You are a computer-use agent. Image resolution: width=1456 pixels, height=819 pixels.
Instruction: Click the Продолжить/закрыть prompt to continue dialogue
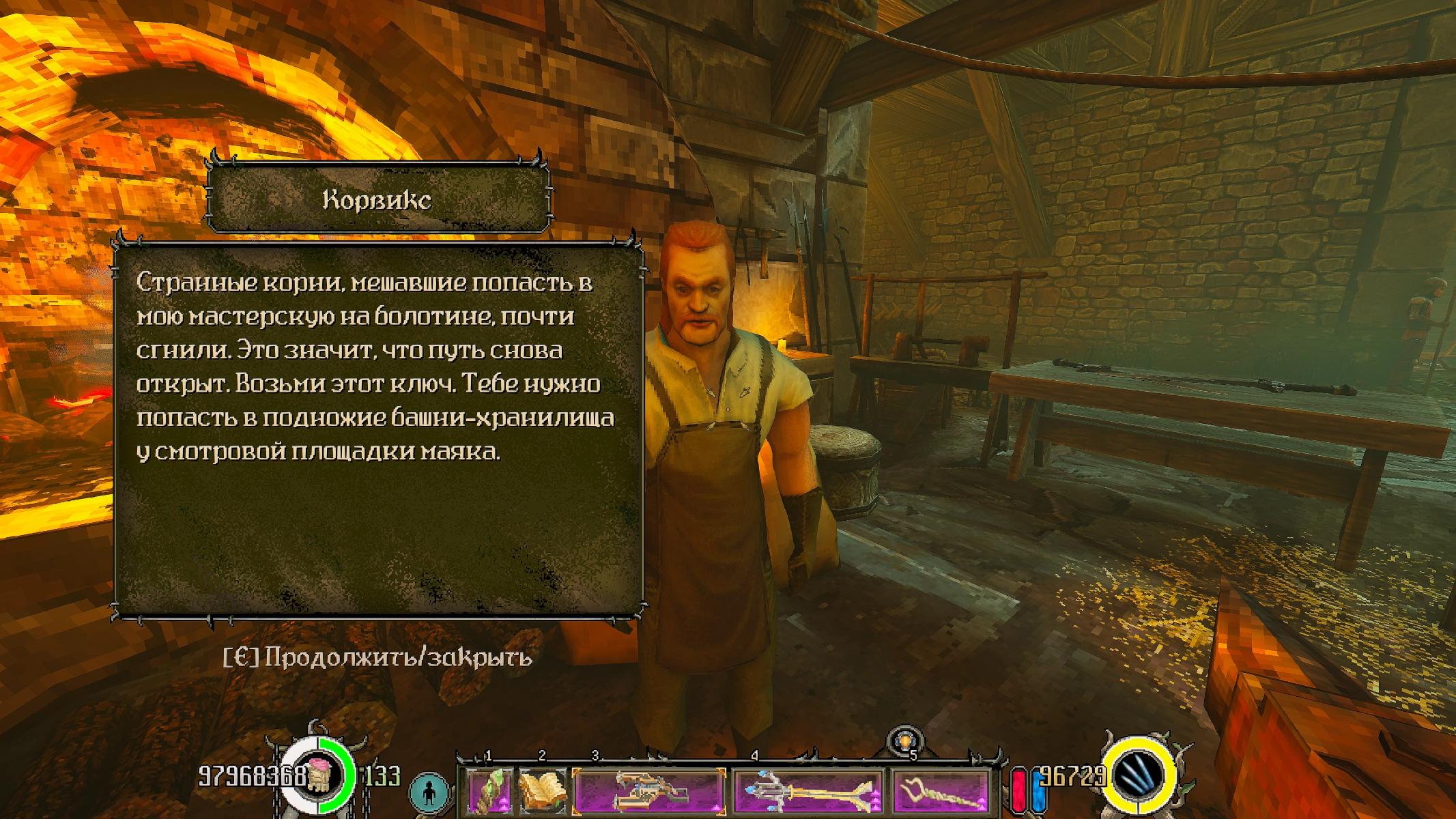click(x=377, y=657)
